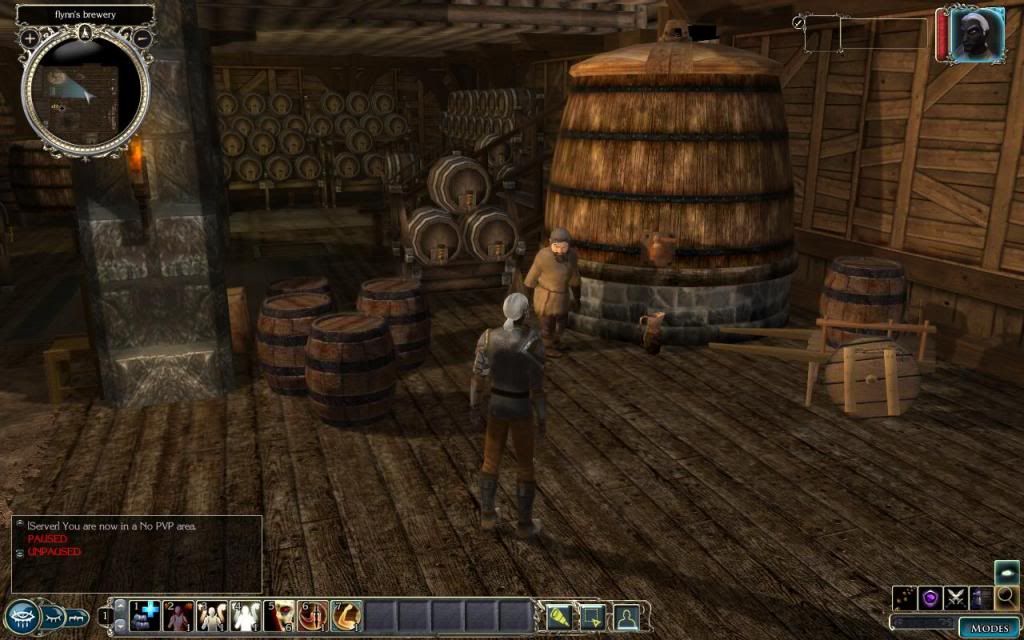Use the white figure ability in slot 4

pyautogui.click(x=246, y=616)
